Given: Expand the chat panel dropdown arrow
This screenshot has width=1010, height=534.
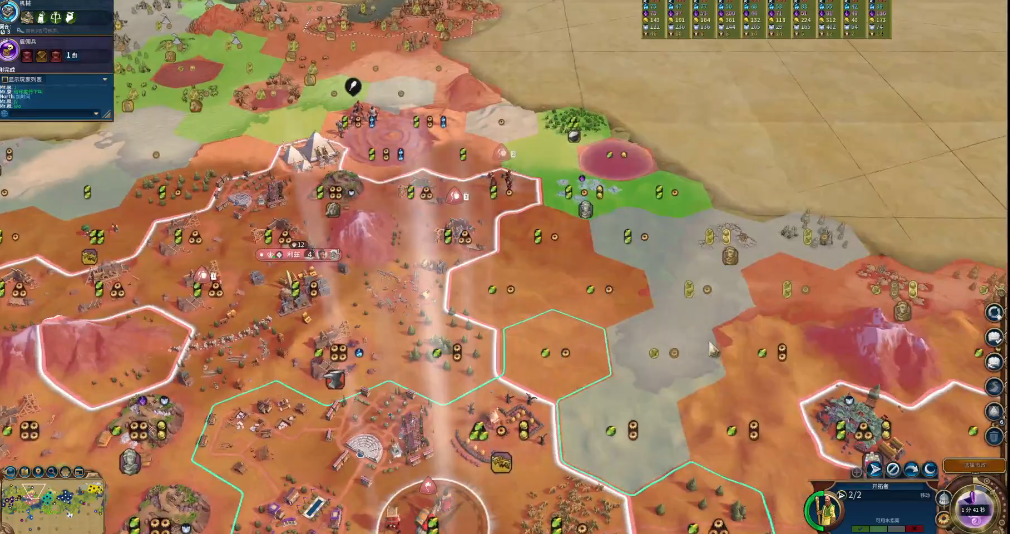Looking at the screenshot, I should tap(104, 78).
